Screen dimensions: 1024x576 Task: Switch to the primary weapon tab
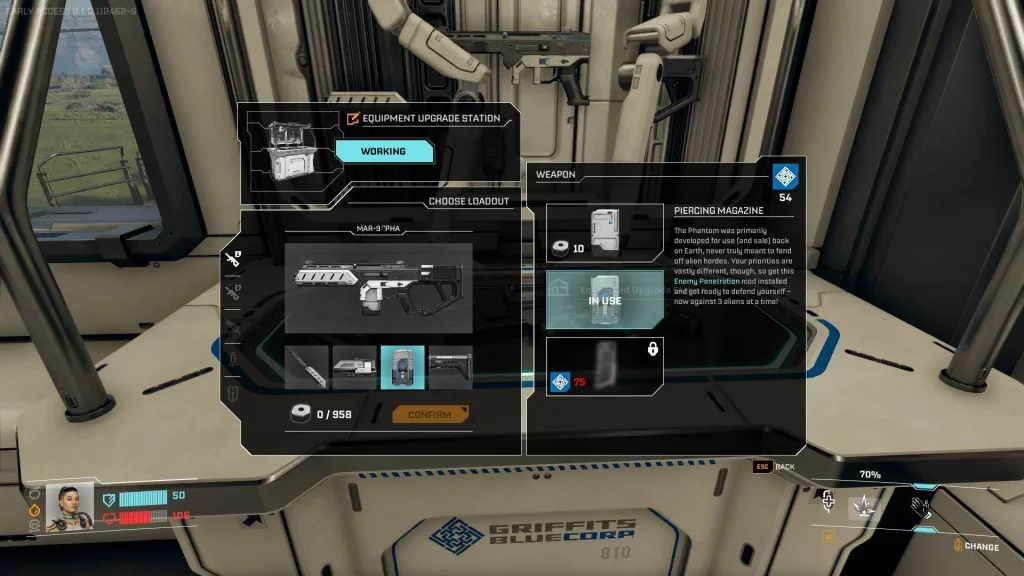(233, 260)
